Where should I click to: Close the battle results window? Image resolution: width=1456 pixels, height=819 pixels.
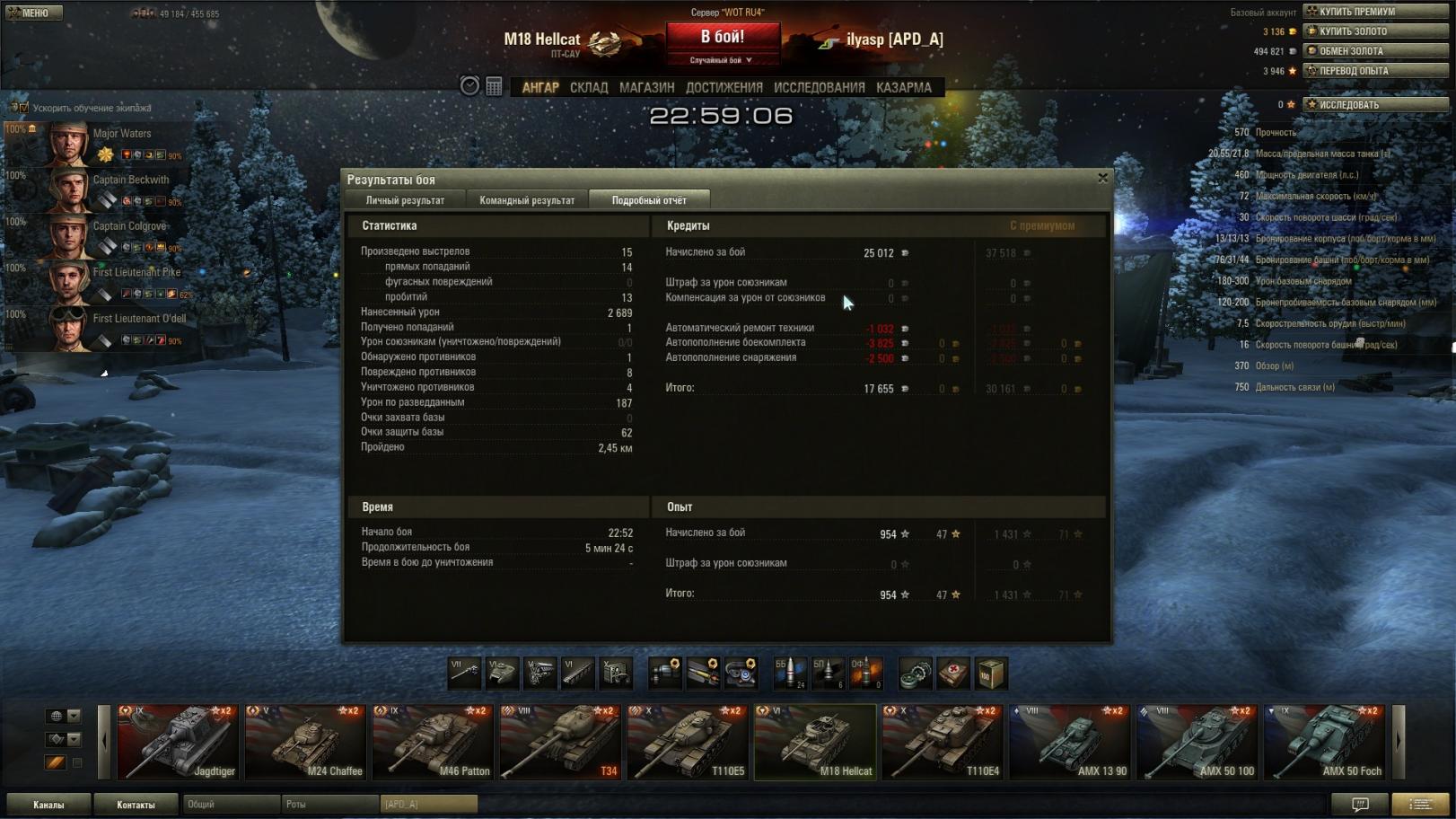(x=1102, y=178)
